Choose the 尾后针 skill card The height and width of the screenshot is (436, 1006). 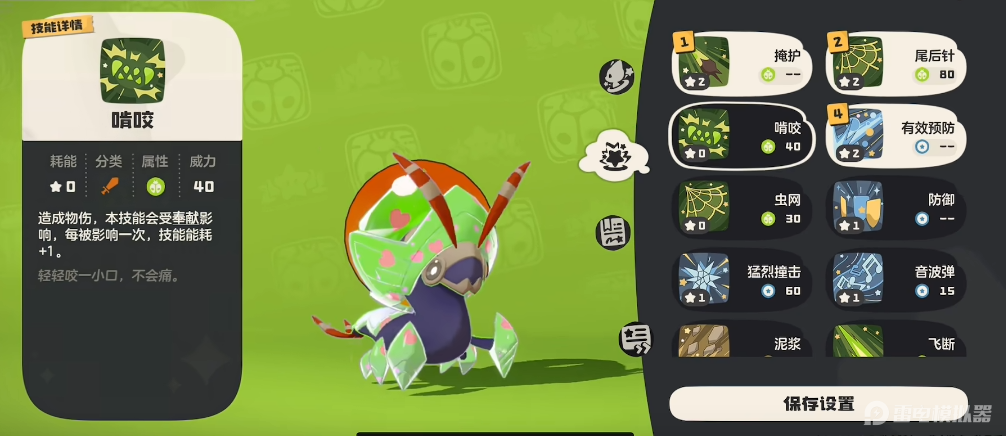click(896, 62)
